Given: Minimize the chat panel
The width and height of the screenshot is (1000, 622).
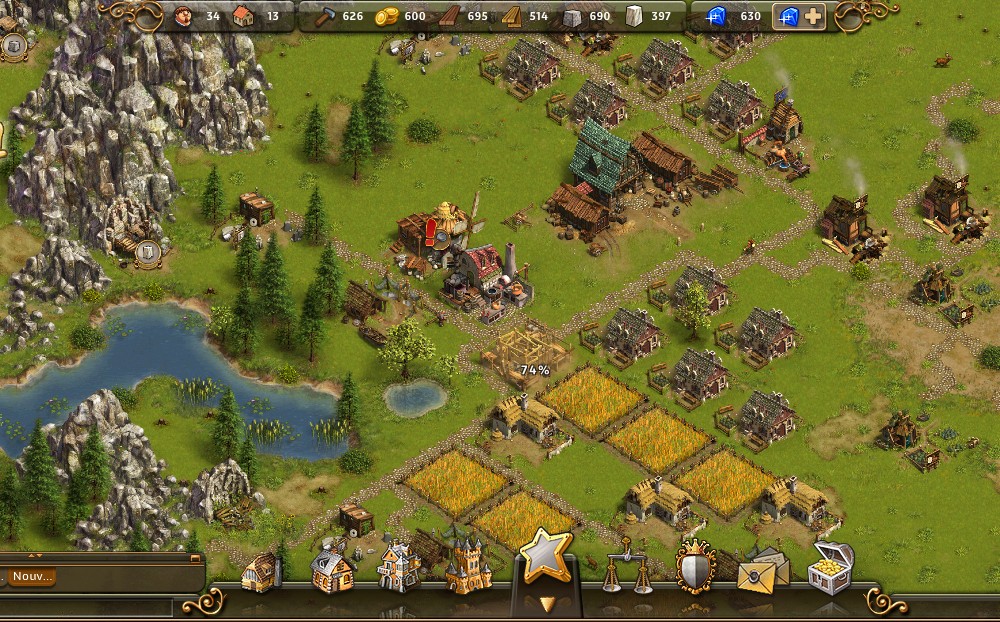Looking at the screenshot, I should click(x=194, y=559).
